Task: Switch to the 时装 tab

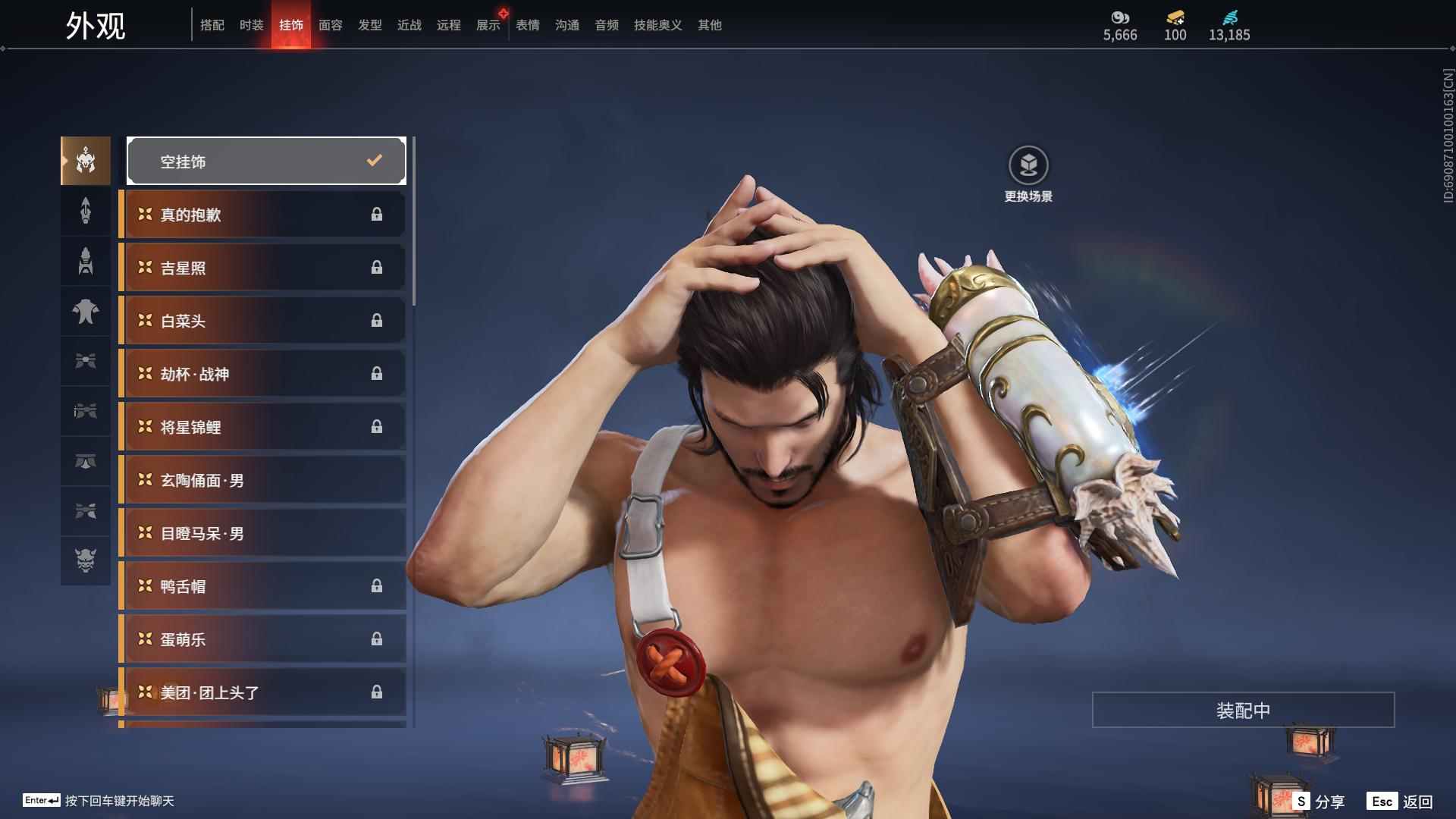Action: [x=251, y=25]
